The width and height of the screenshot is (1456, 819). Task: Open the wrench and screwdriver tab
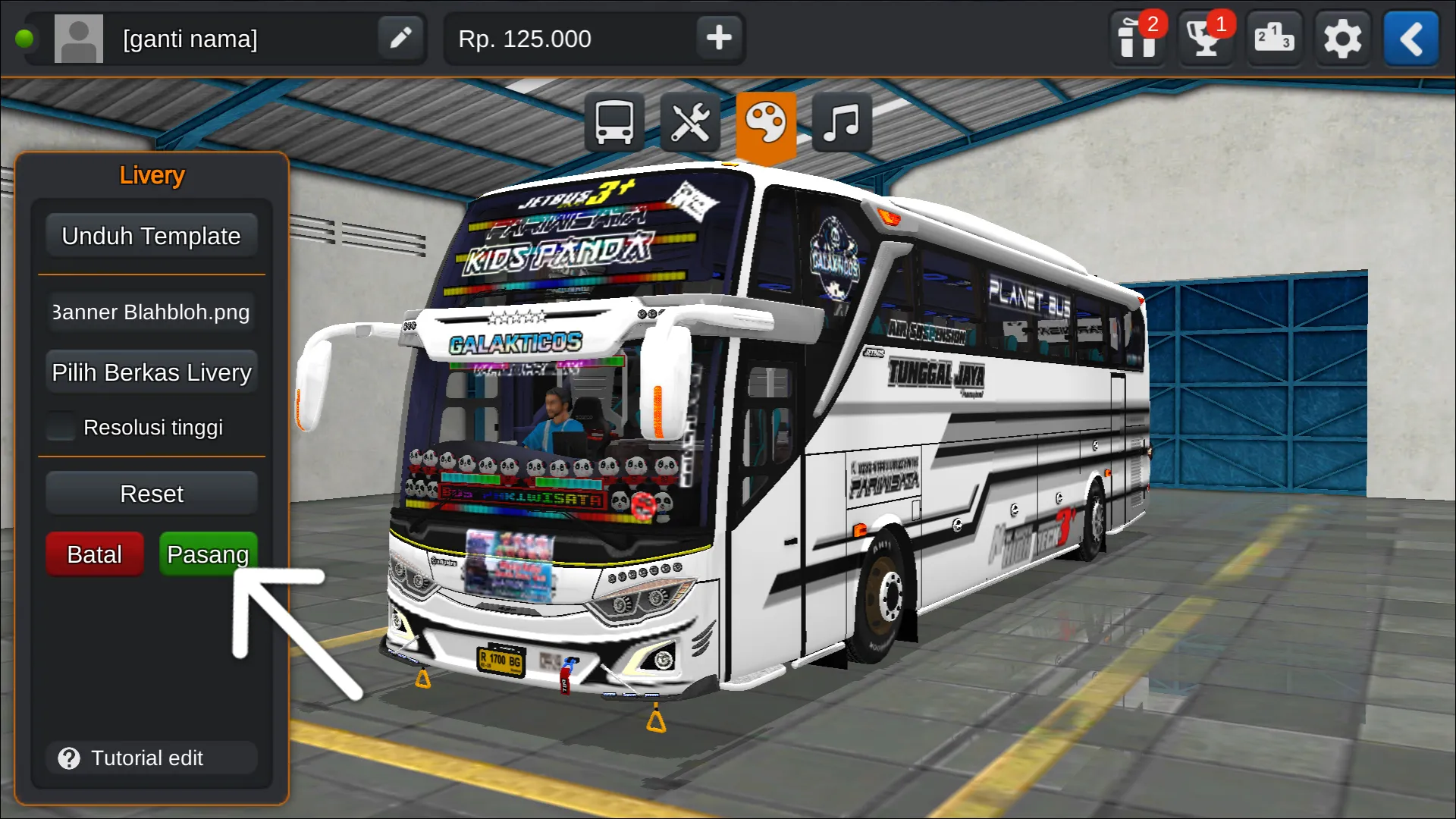coord(690,123)
